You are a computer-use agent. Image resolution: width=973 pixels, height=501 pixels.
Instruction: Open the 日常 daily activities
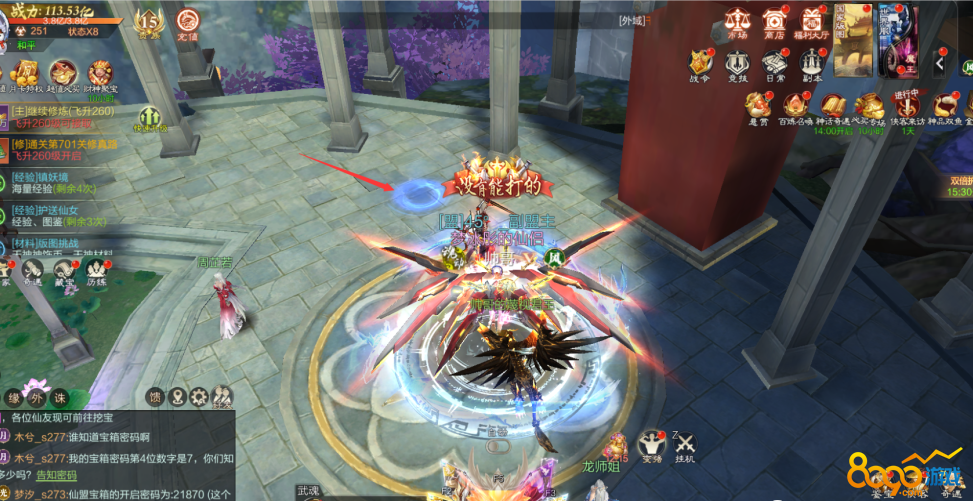pos(774,63)
